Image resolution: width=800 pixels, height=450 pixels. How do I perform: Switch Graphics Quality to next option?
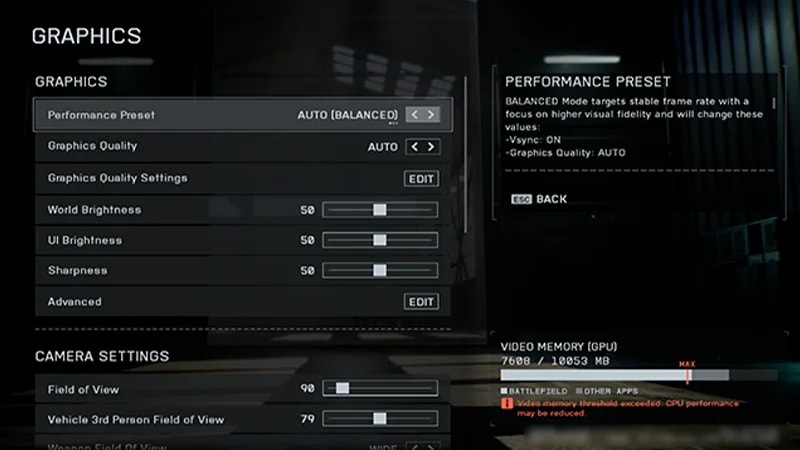431,147
